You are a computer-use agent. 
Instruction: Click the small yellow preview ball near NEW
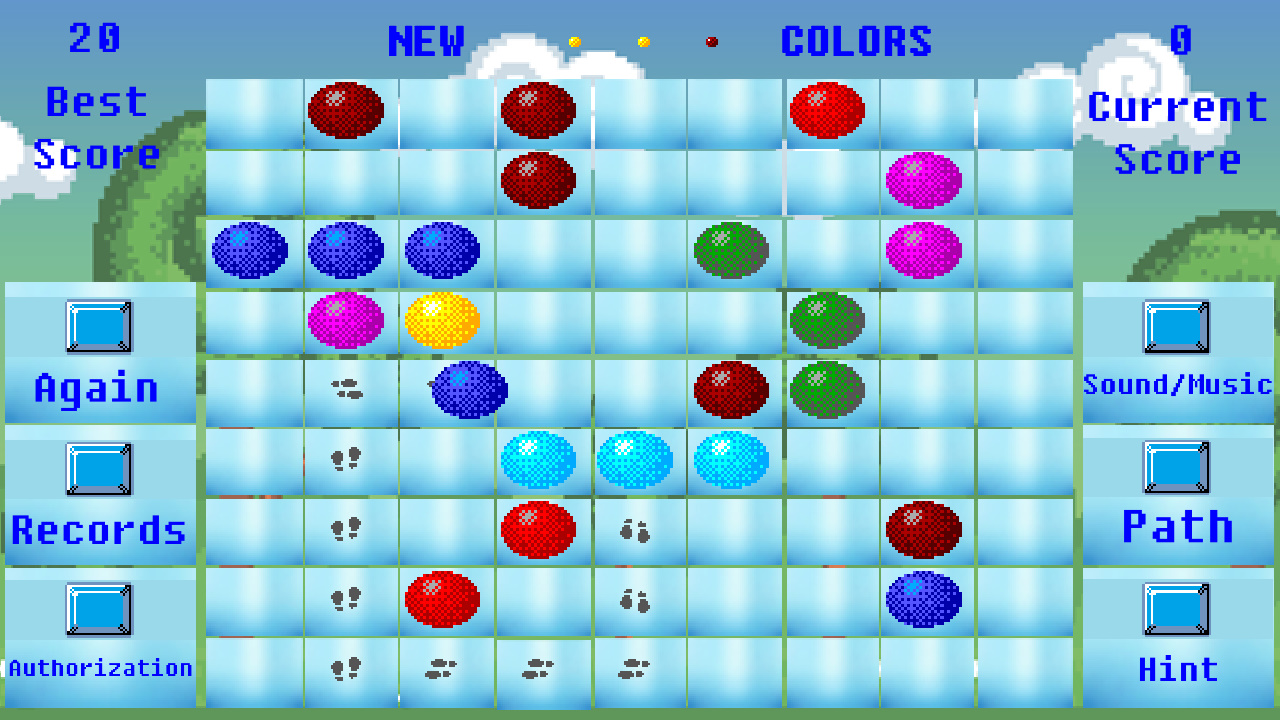[x=575, y=42]
